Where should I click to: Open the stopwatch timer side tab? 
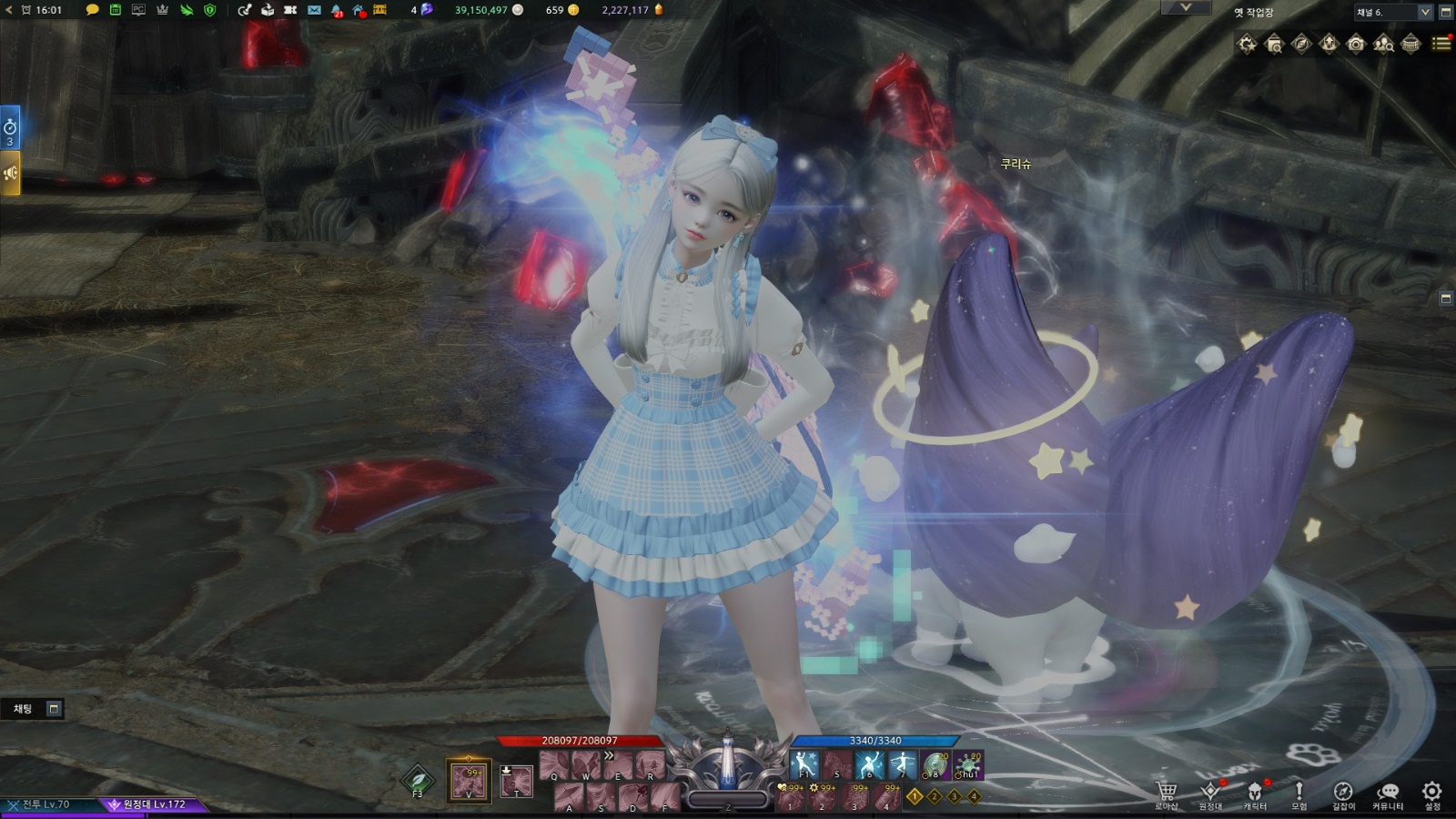pos(10,128)
